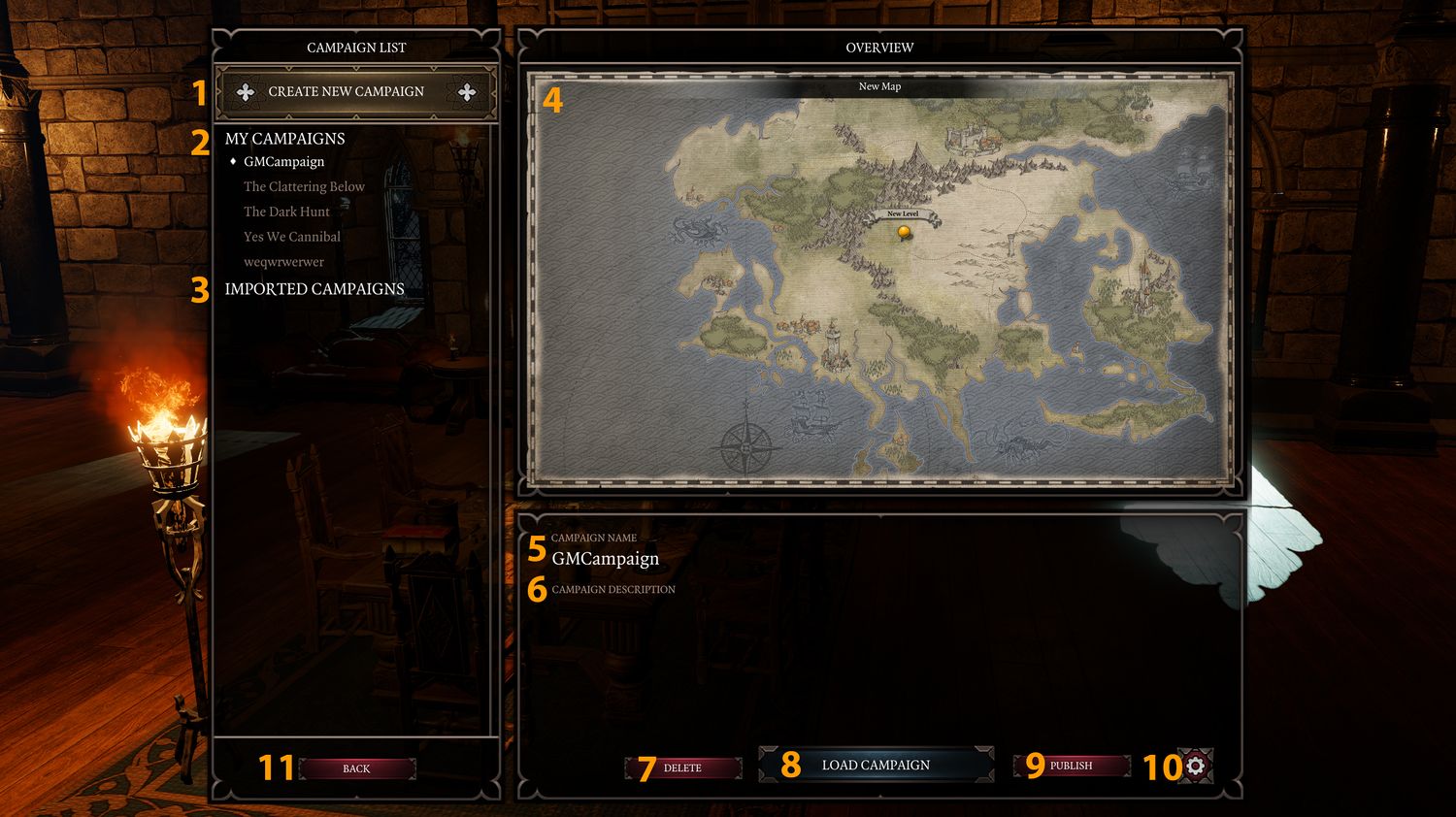The image size is (1456, 817).
Task: Click the New Level banner above the marker
Action: [903, 212]
